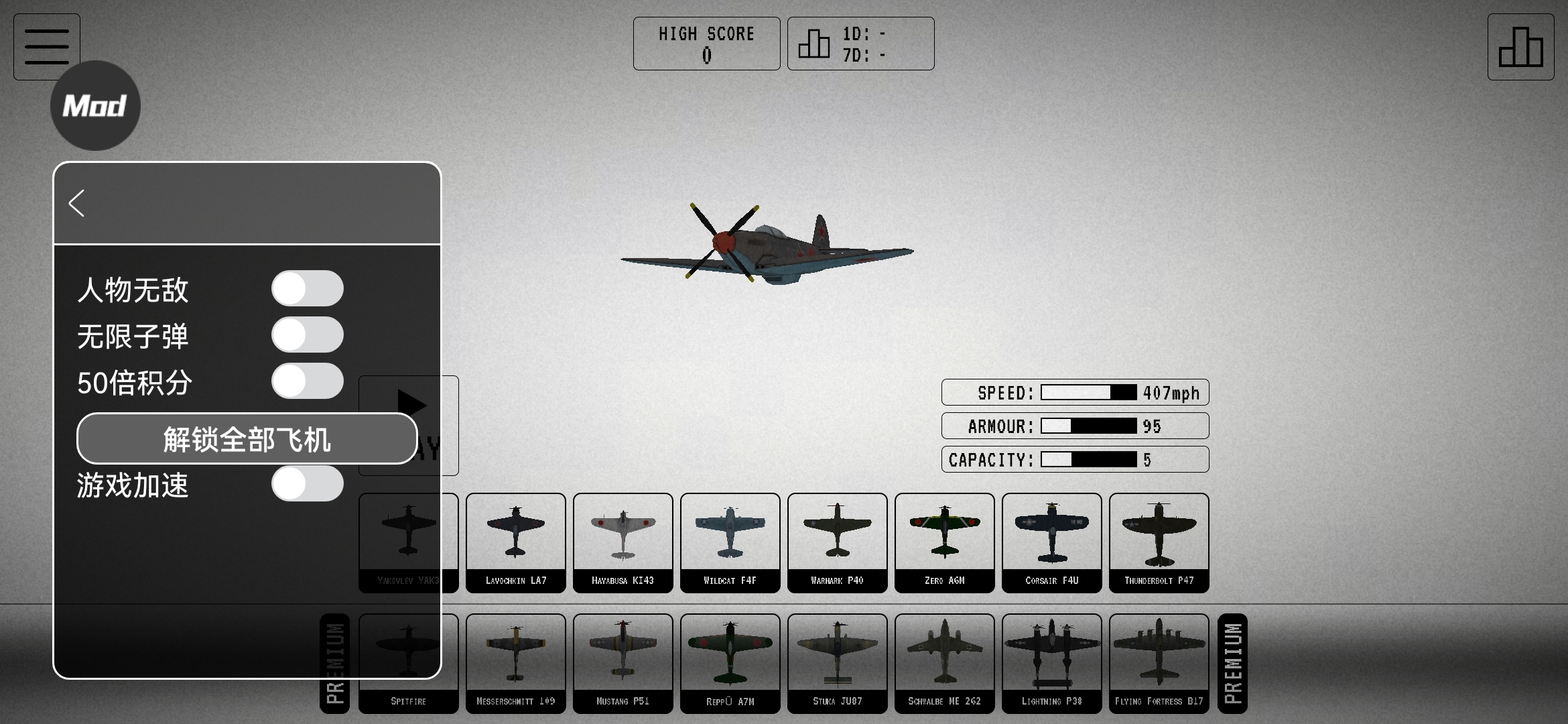
Task: Pick the premium Lightning P38 plane
Action: [x=1051, y=663]
